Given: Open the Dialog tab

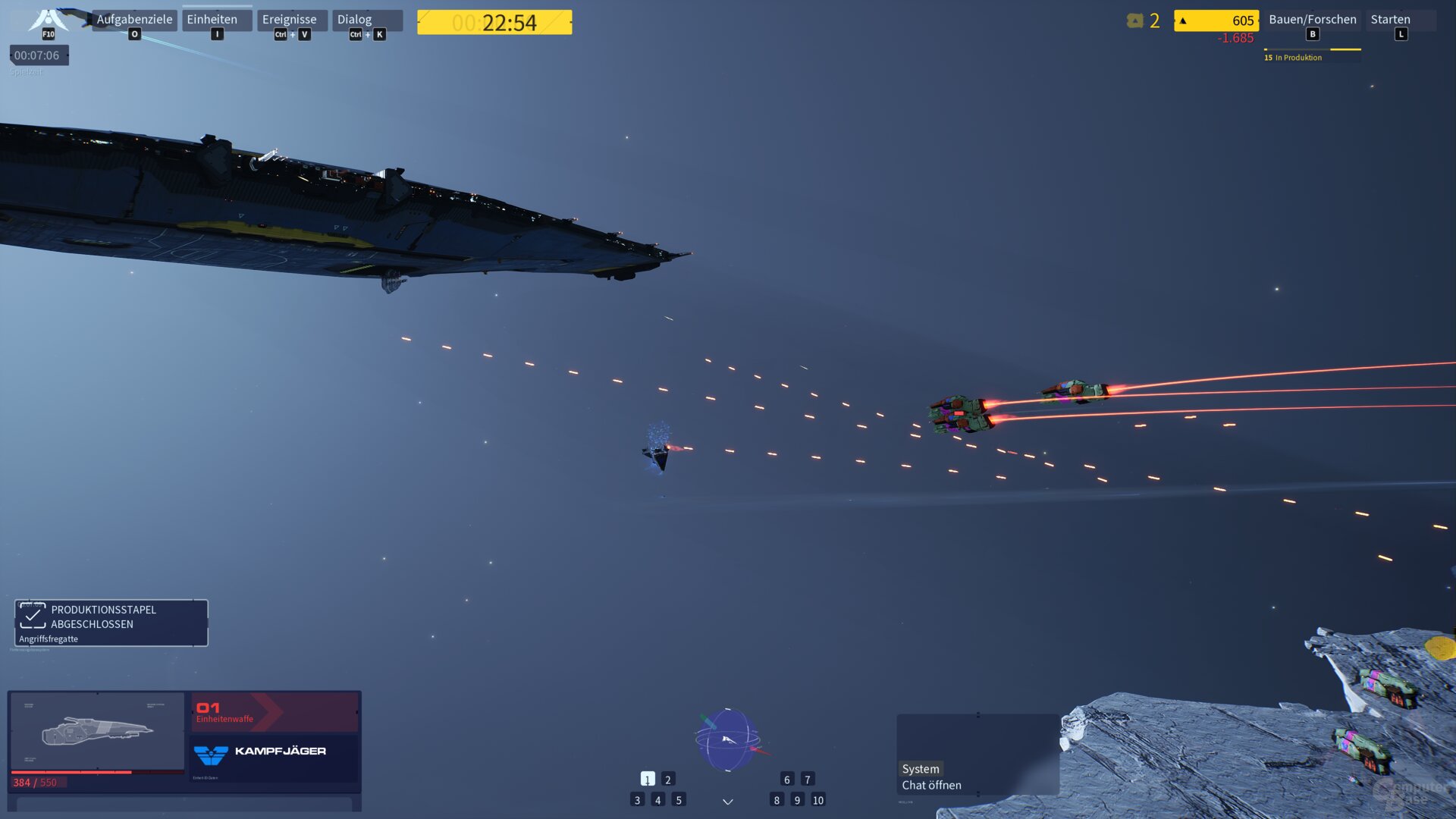Looking at the screenshot, I should (354, 19).
